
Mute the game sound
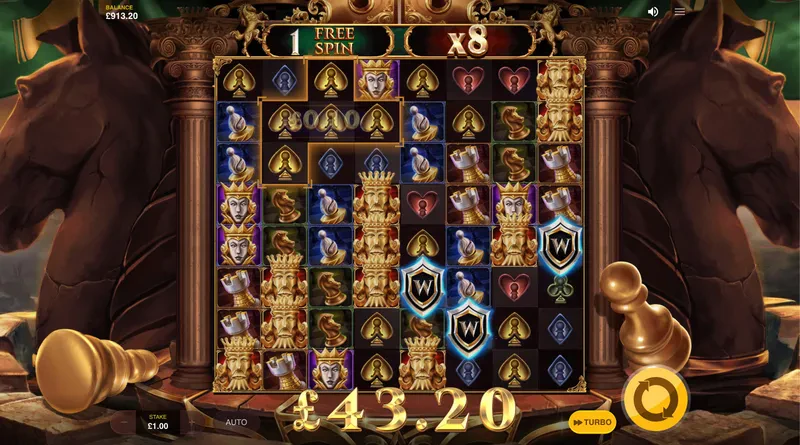tap(653, 12)
